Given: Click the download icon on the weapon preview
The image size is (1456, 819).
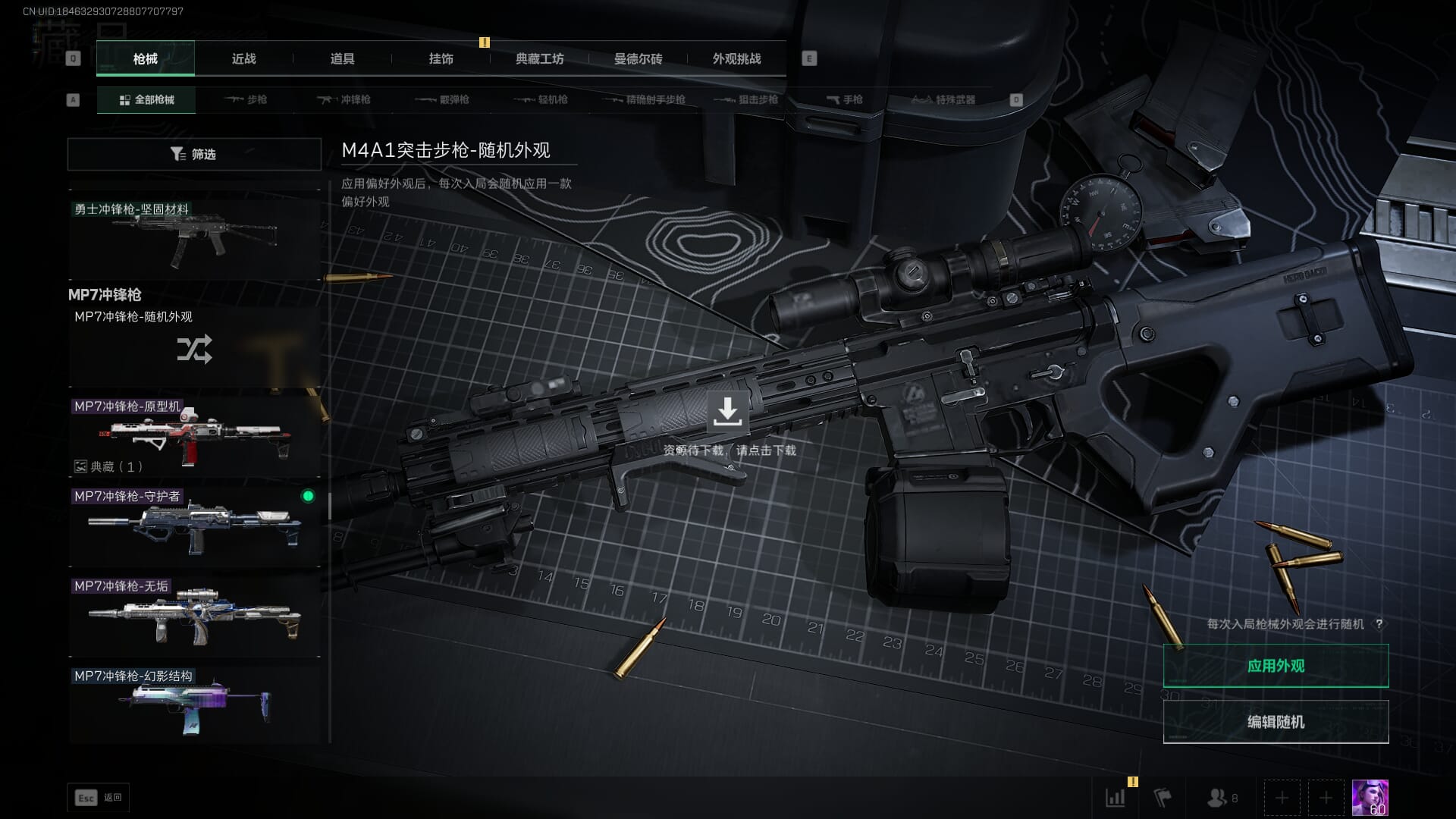Looking at the screenshot, I should pos(727,412).
